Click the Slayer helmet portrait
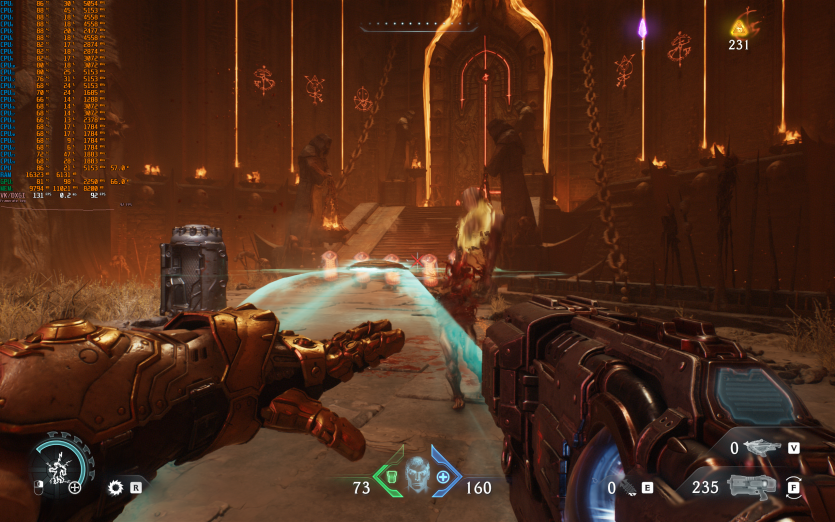This screenshot has width=835, height=522. point(416,474)
